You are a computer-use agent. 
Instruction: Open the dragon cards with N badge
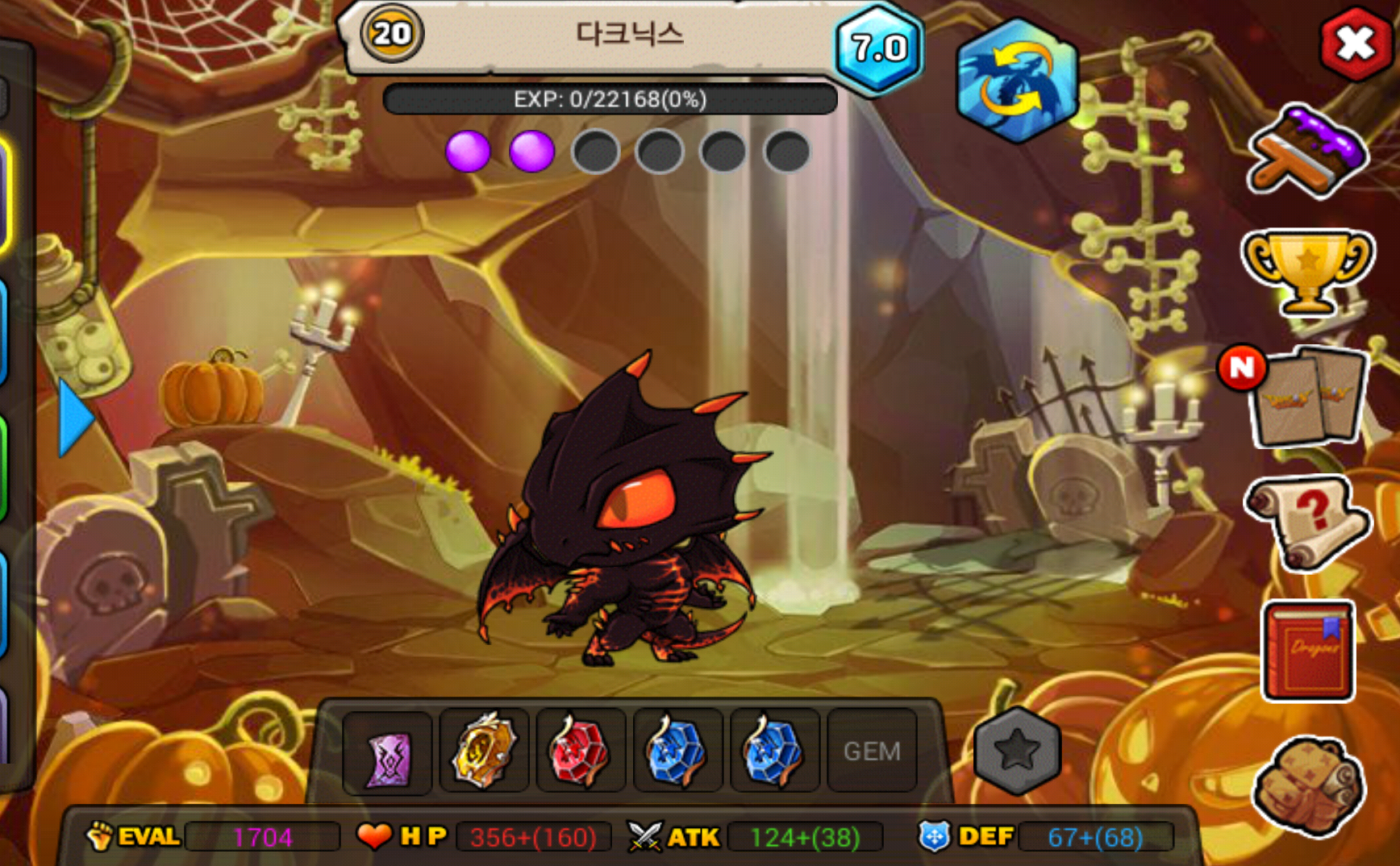pyautogui.click(x=1306, y=397)
